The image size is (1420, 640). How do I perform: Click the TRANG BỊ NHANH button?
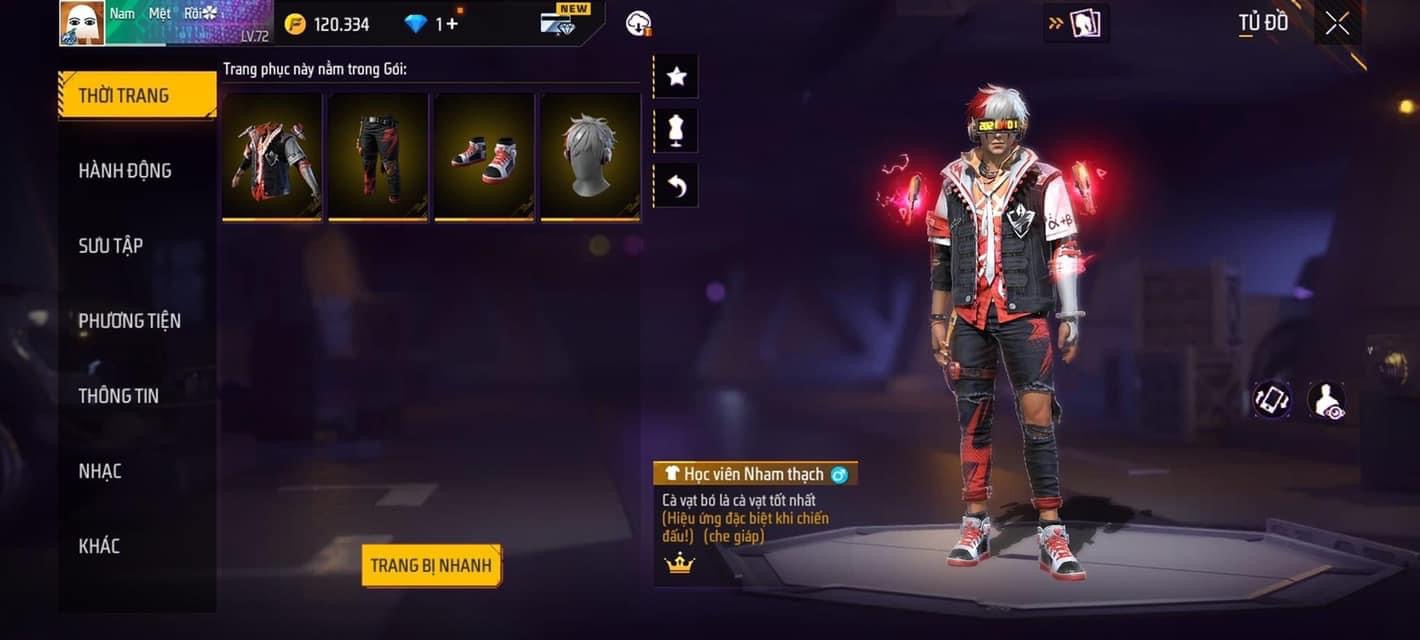coord(431,566)
